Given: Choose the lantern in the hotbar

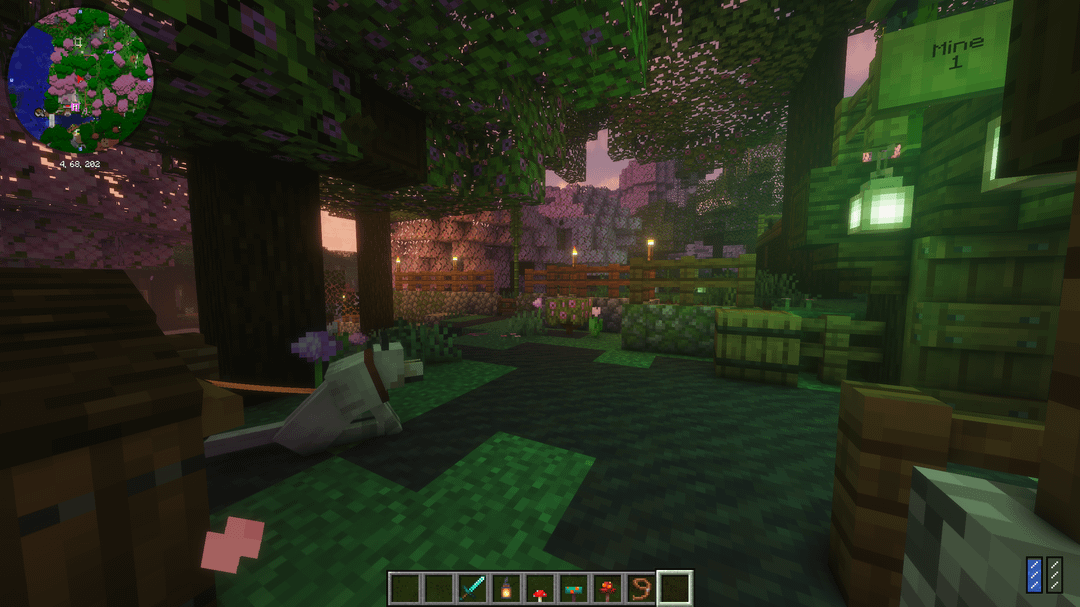Looking at the screenshot, I should coord(506,588).
